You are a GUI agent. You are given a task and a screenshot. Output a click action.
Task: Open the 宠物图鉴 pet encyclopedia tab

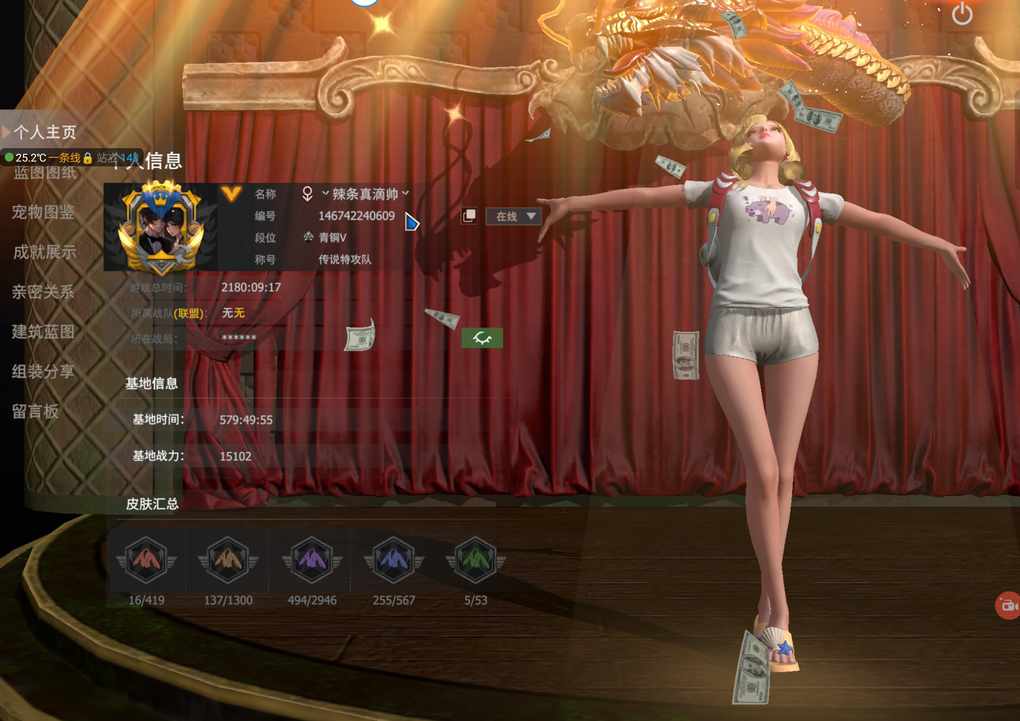(x=45, y=212)
